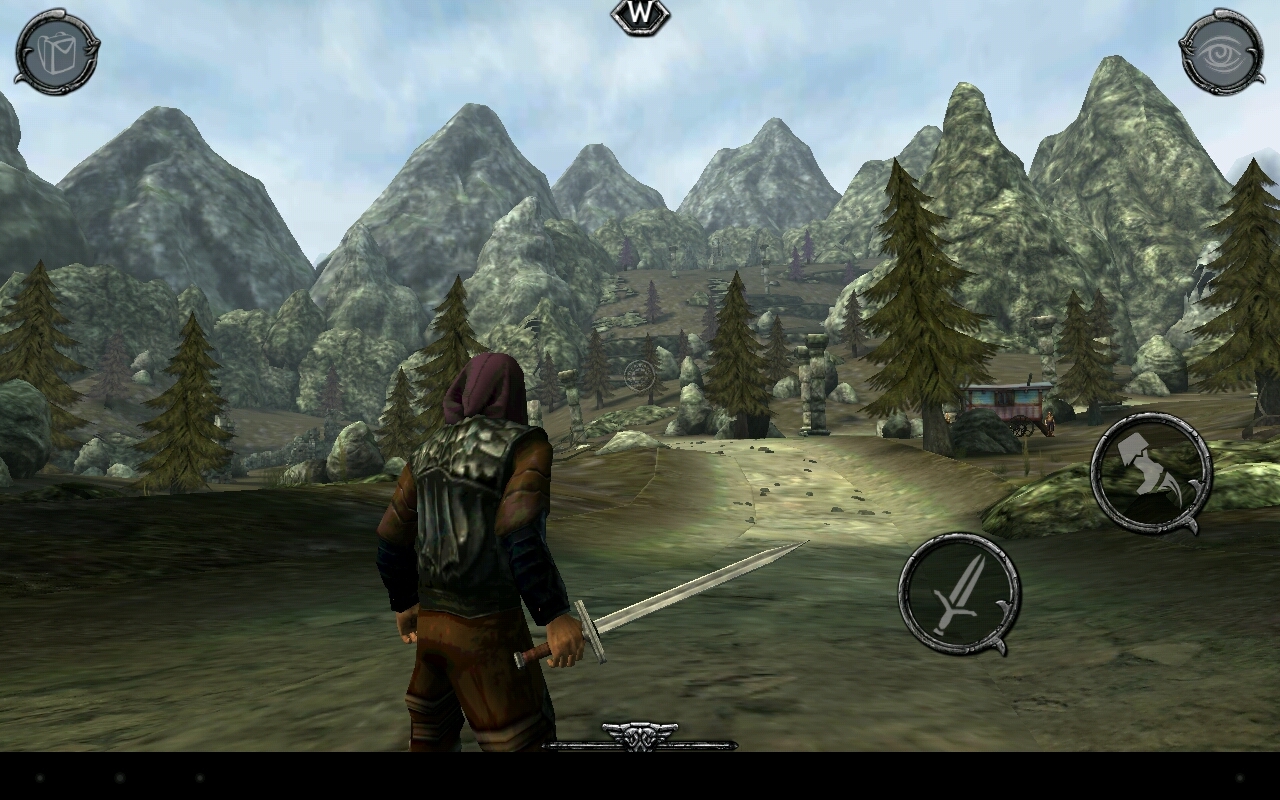Tap the winged emblem on the health bar
Viewport: 1280px width, 800px height.
pos(640,733)
